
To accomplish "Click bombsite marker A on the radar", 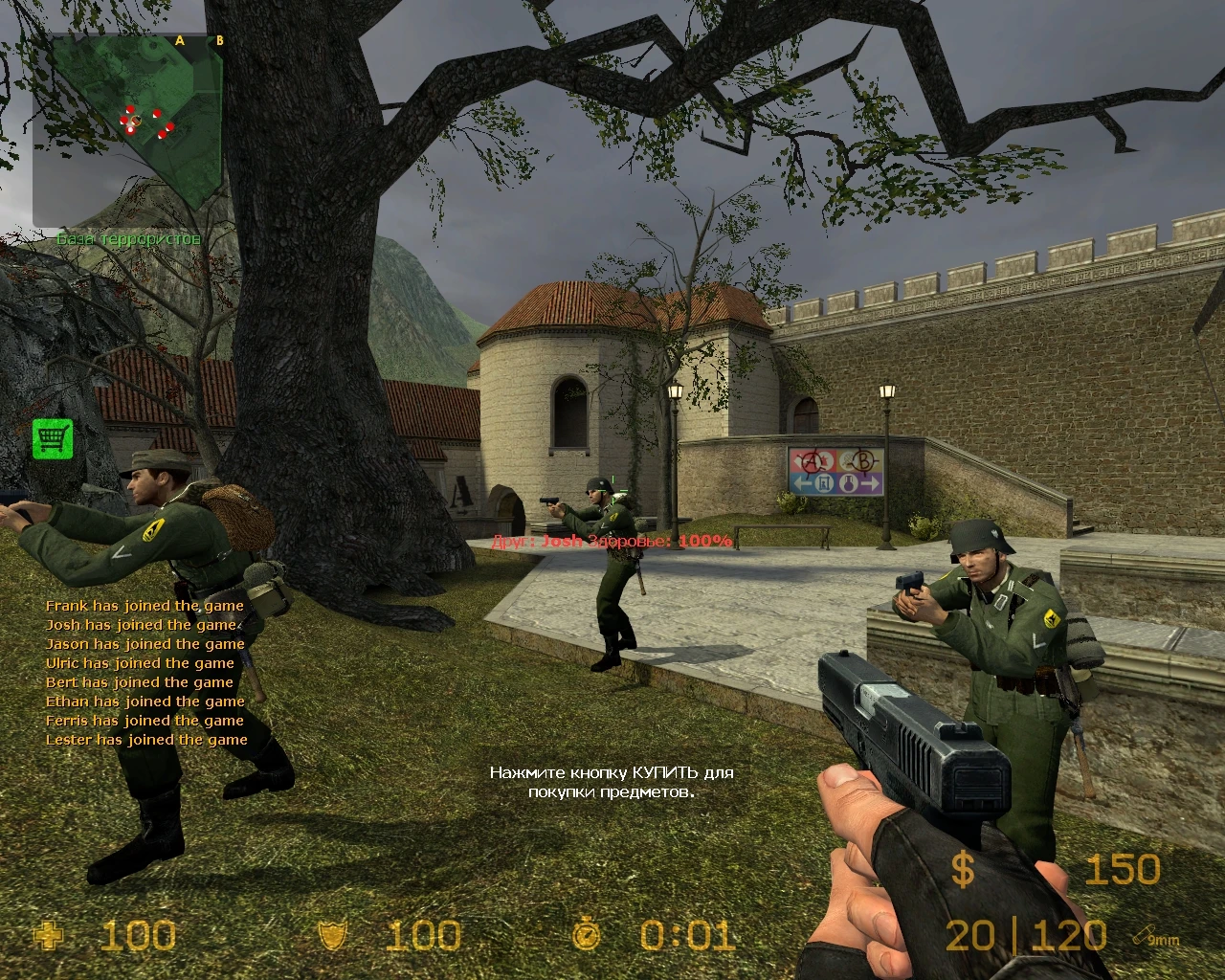I will point(178,42).
